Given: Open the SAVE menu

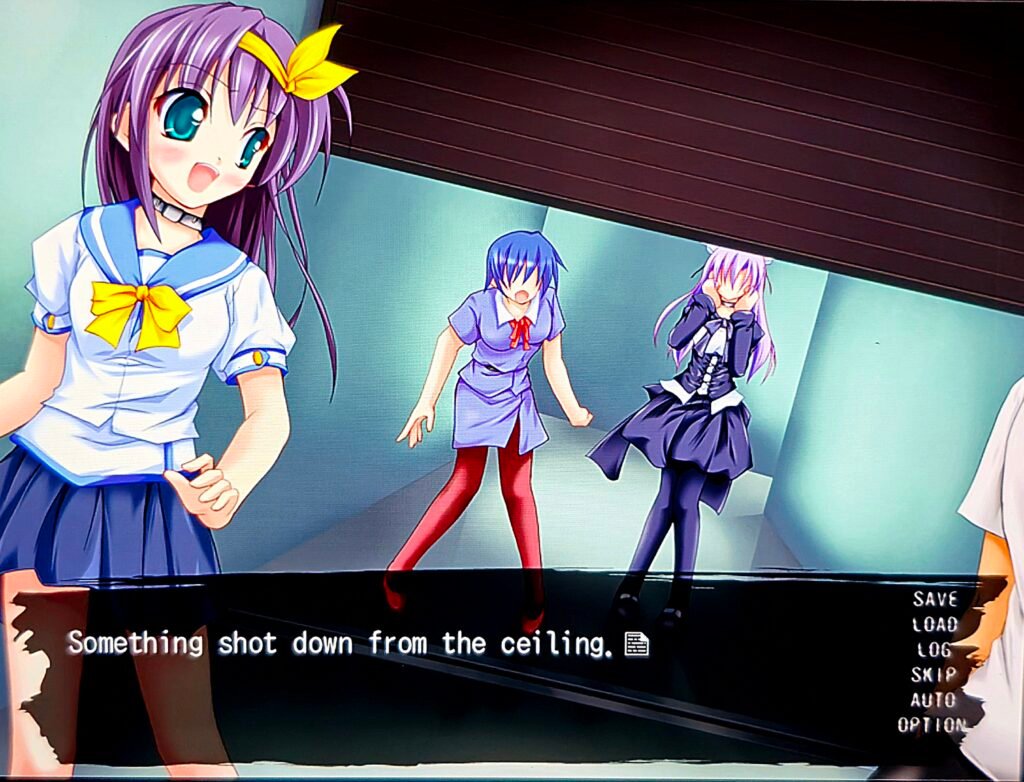Looking at the screenshot, I should [935, 599].
